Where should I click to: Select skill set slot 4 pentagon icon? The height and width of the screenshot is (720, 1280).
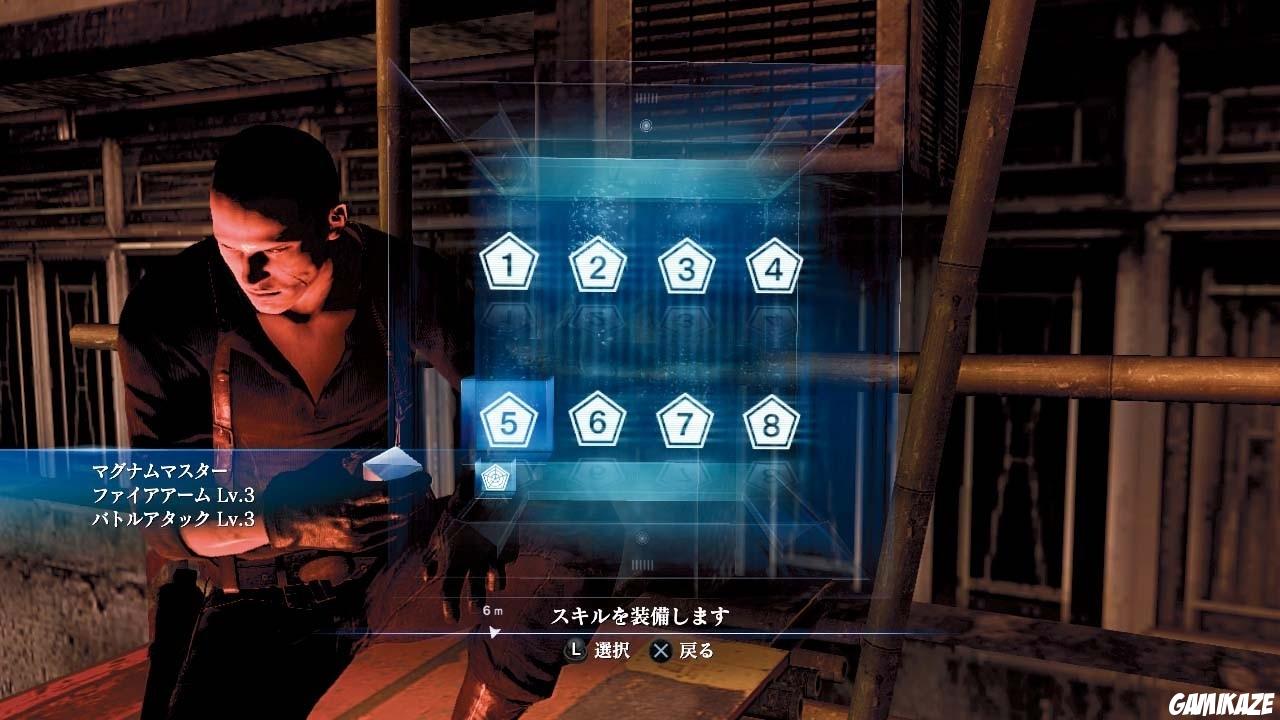(x=775, y=265)
